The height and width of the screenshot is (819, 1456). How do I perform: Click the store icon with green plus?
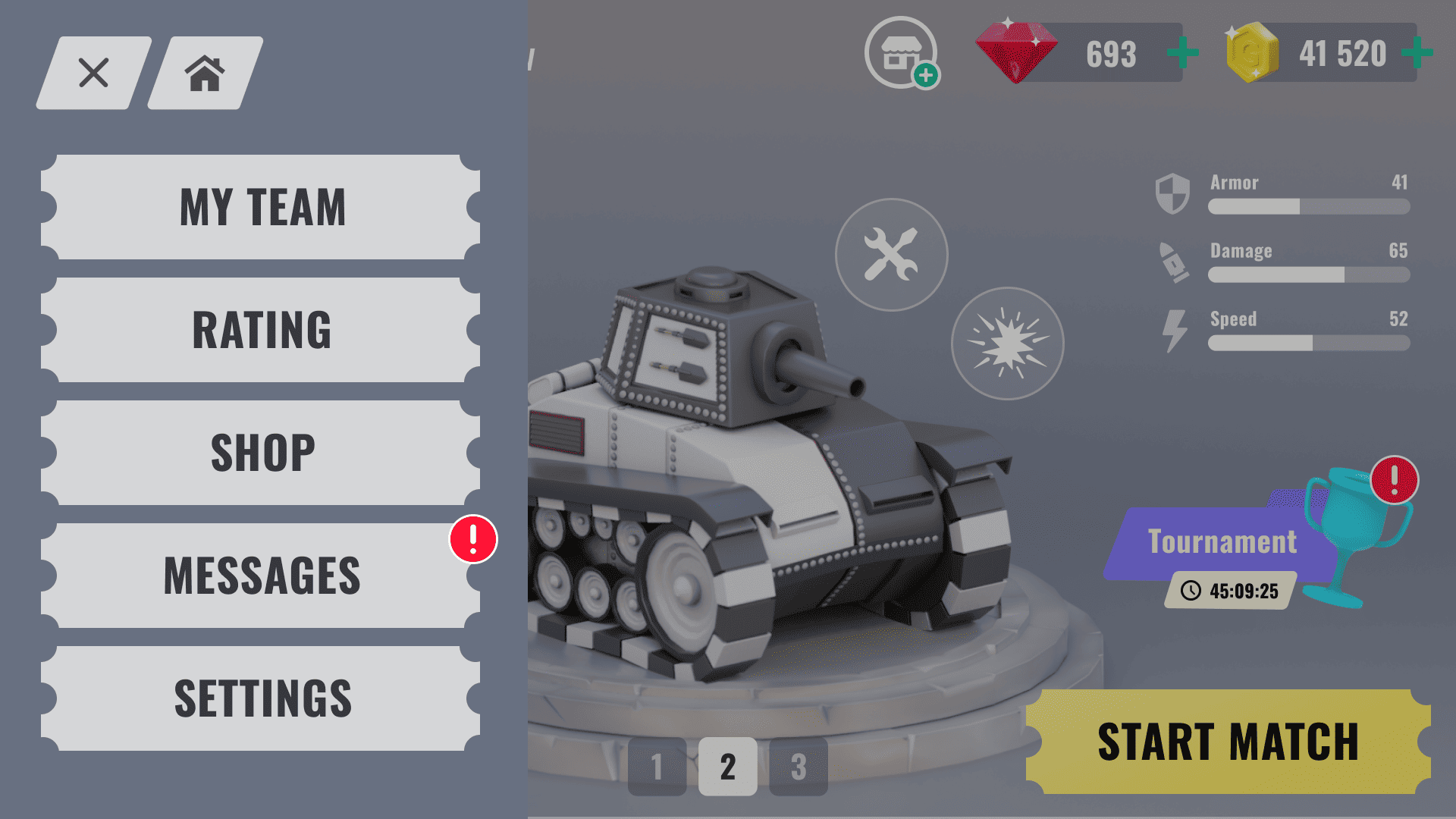(x=901, y=53)
